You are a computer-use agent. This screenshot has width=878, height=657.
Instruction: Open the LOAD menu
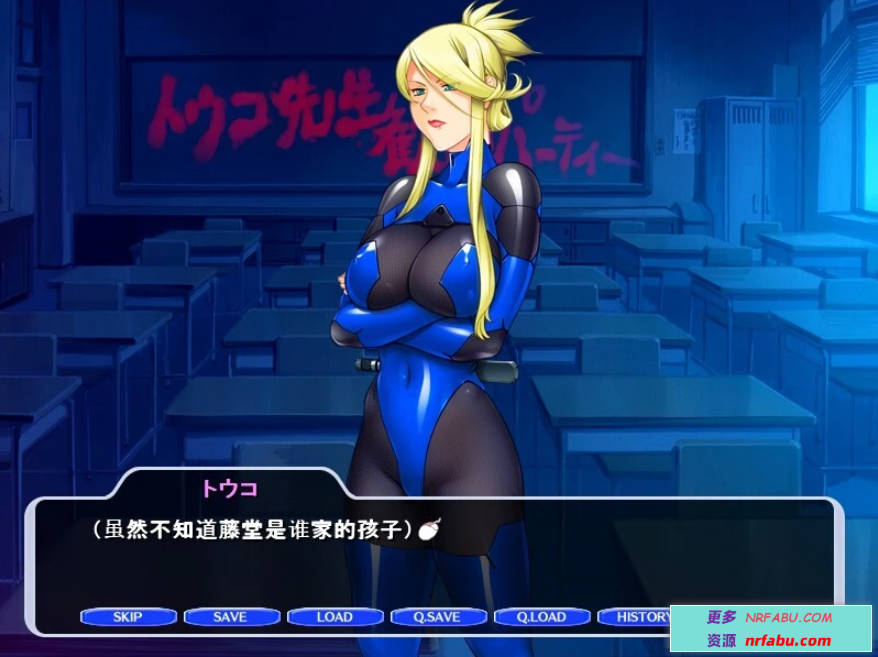click(335, 617)
